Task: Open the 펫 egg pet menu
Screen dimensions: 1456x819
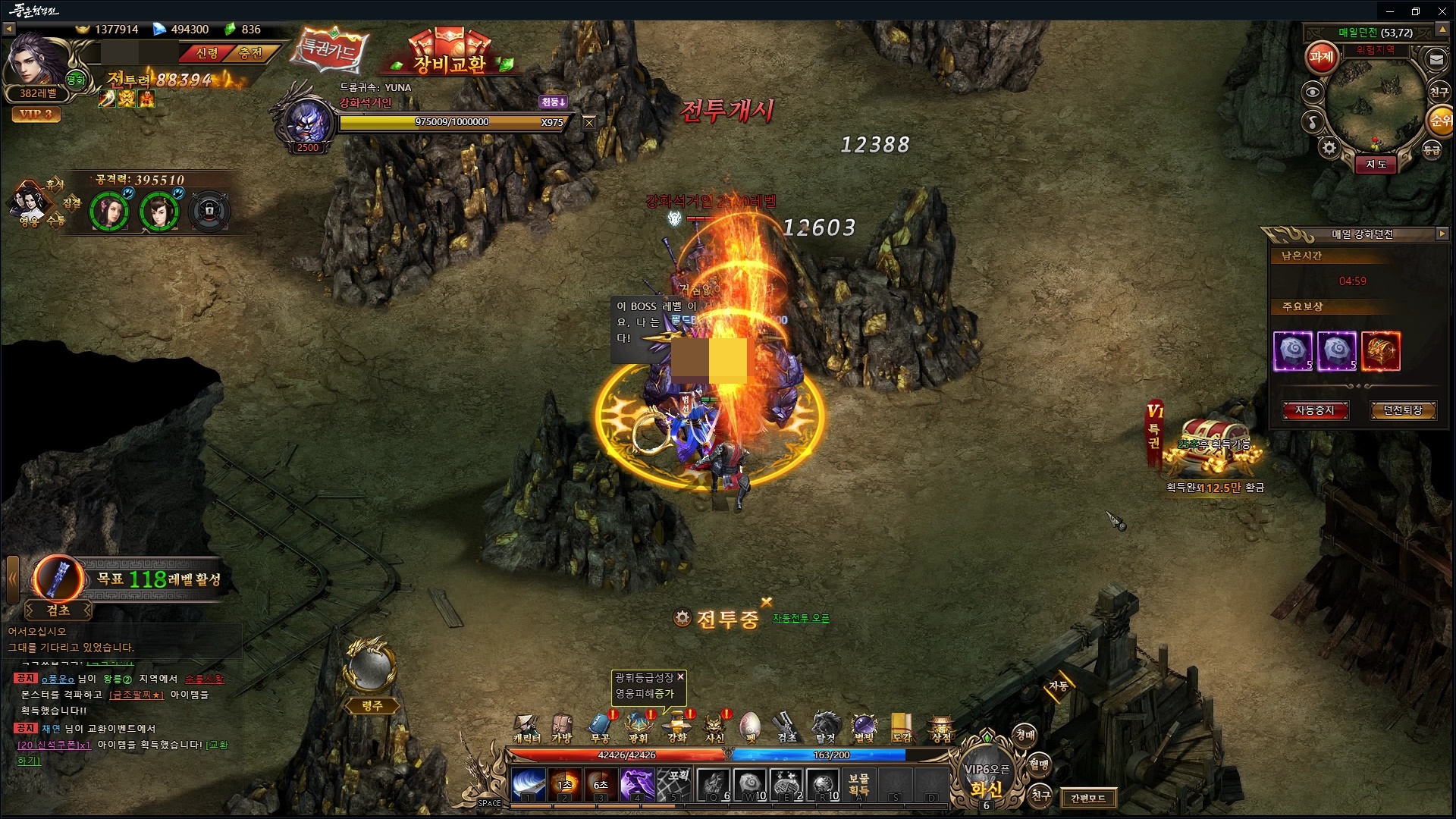Action: (x=750, y=727)
